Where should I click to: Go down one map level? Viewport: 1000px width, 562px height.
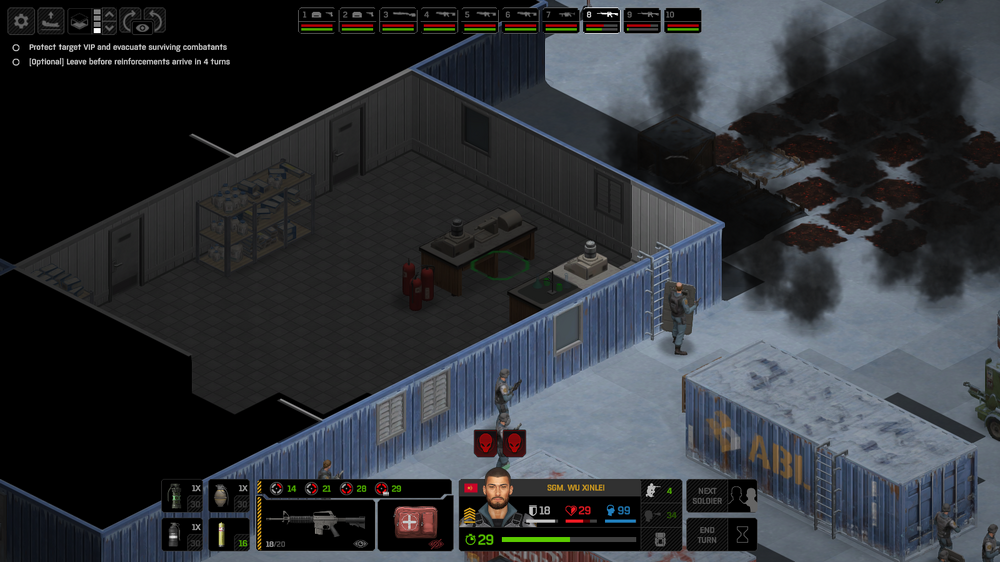pyautogui.click(x=109, y=28)
